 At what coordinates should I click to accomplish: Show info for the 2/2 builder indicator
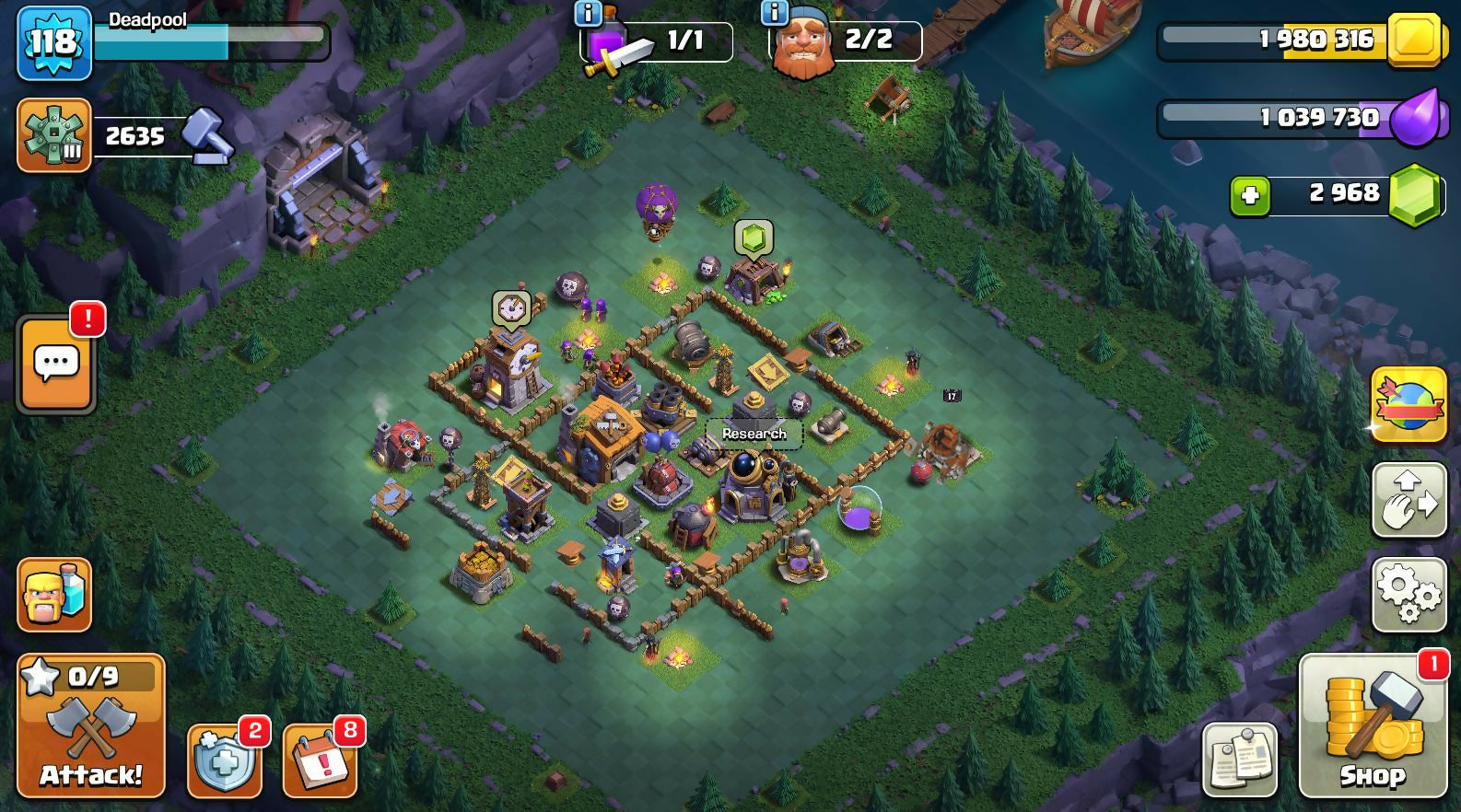pyautogui.click(x=775, y=14)
